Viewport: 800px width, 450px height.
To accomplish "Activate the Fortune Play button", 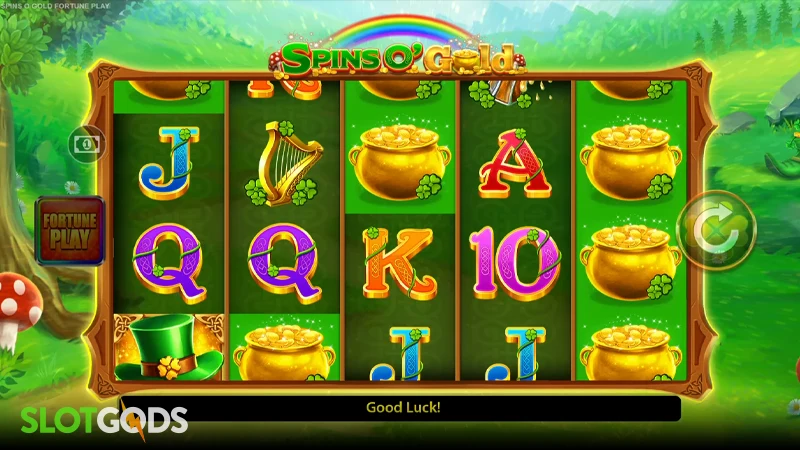I will tap(69, 231).
